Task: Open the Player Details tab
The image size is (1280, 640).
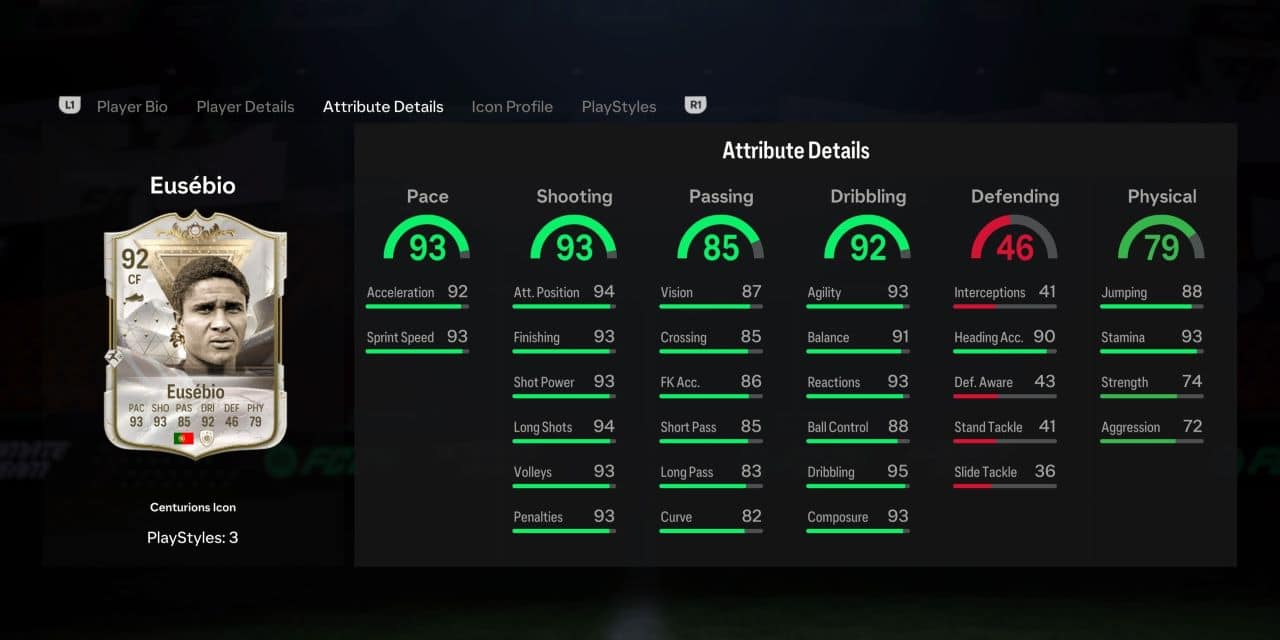Action: click(x=245, y=107)
